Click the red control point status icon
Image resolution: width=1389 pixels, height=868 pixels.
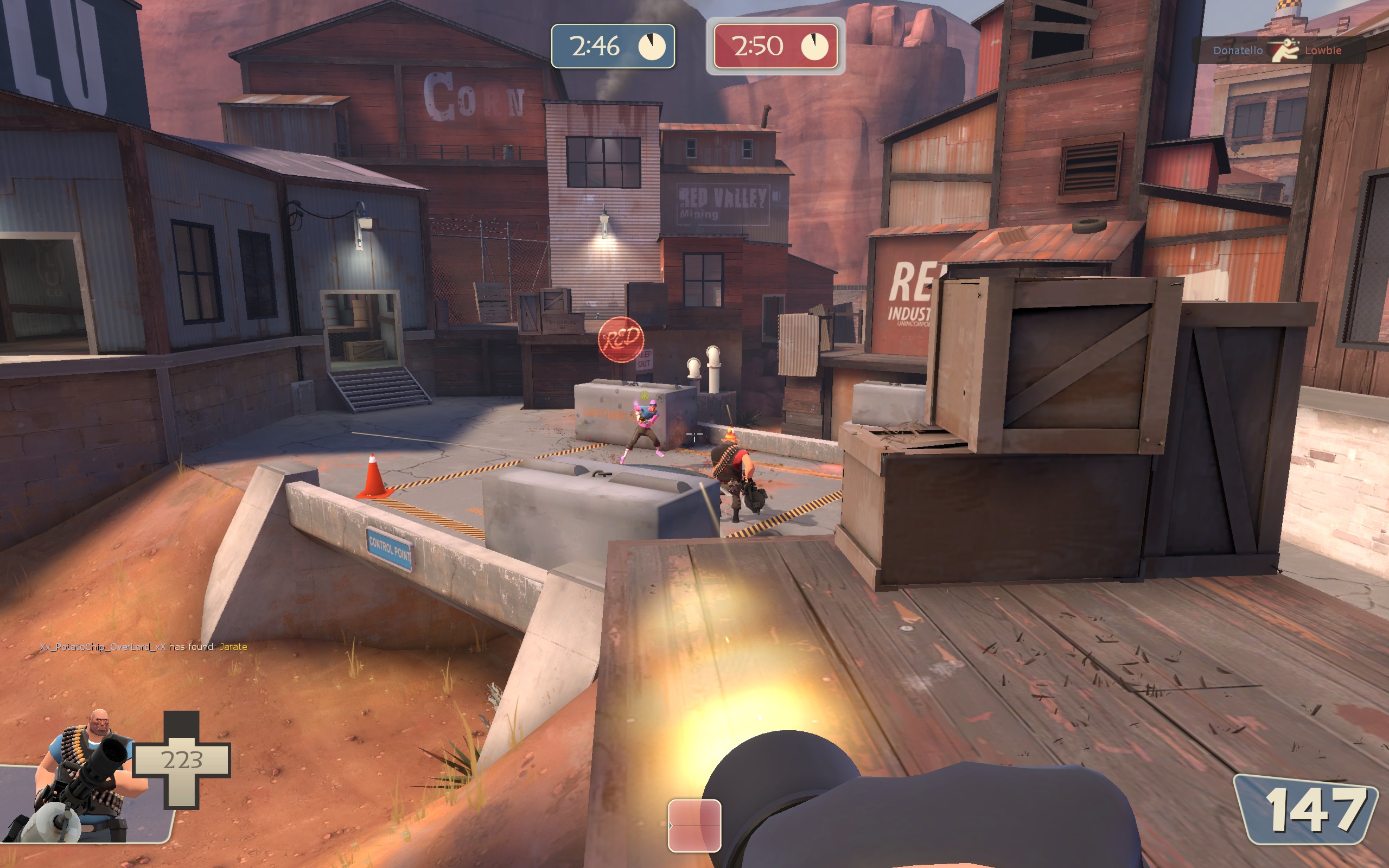coord(694,825)
